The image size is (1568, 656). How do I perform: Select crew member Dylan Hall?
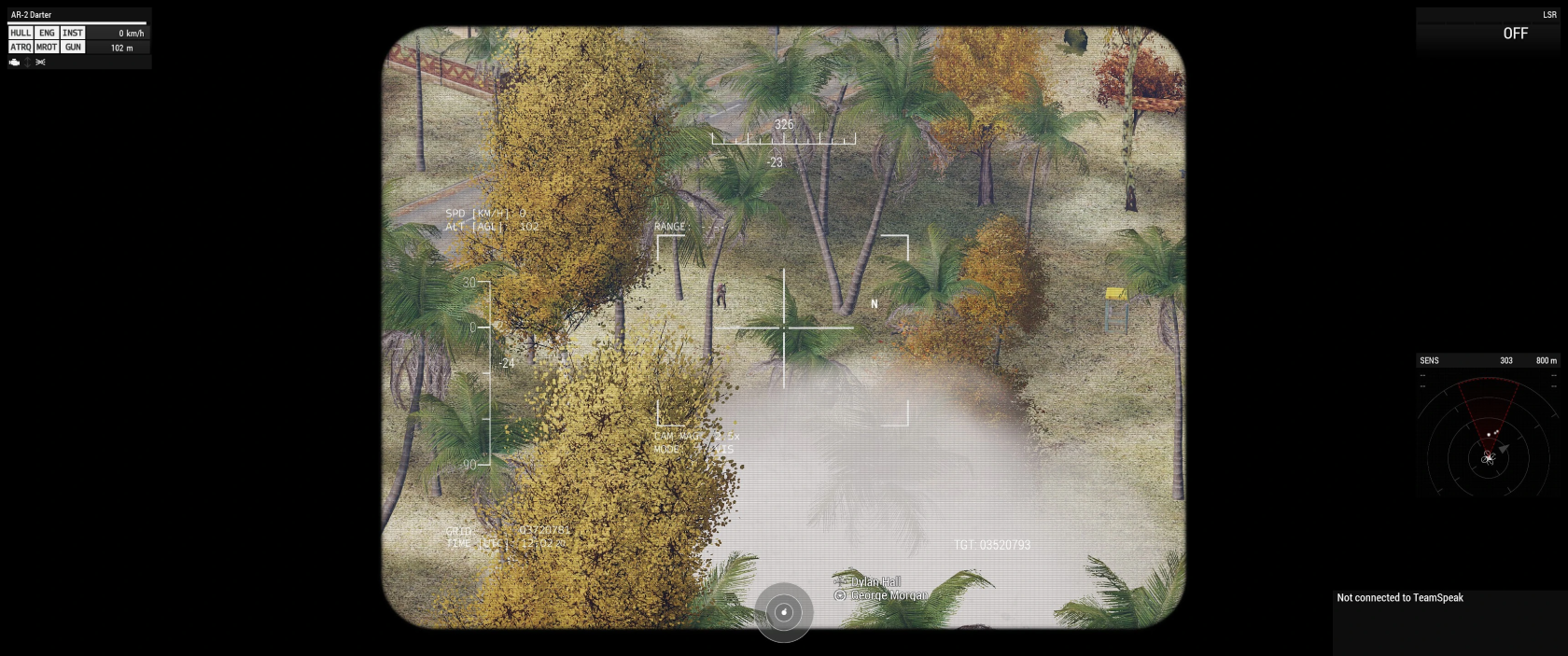(x=875, y=582)
